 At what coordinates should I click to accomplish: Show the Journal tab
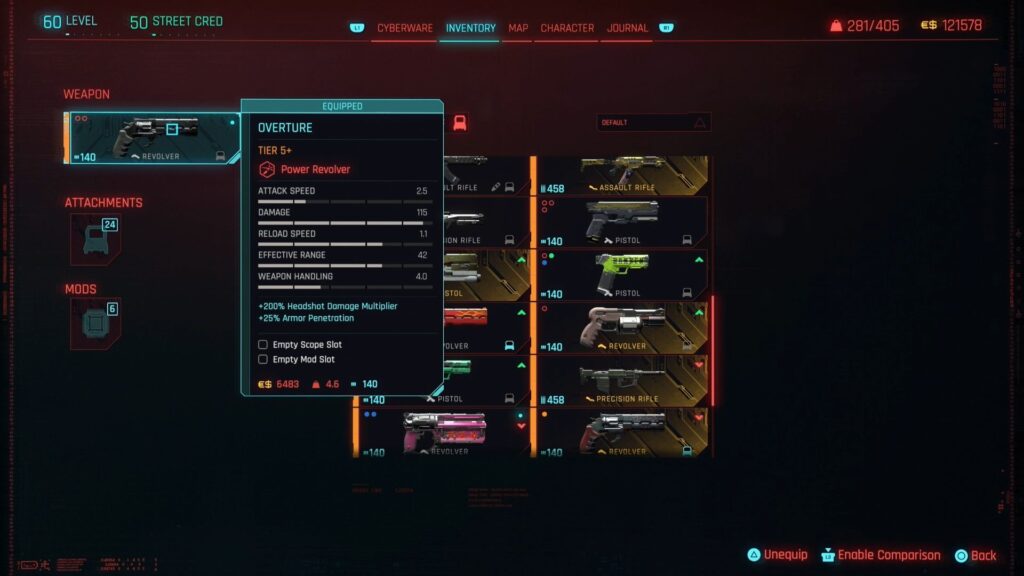click(628, 28)
